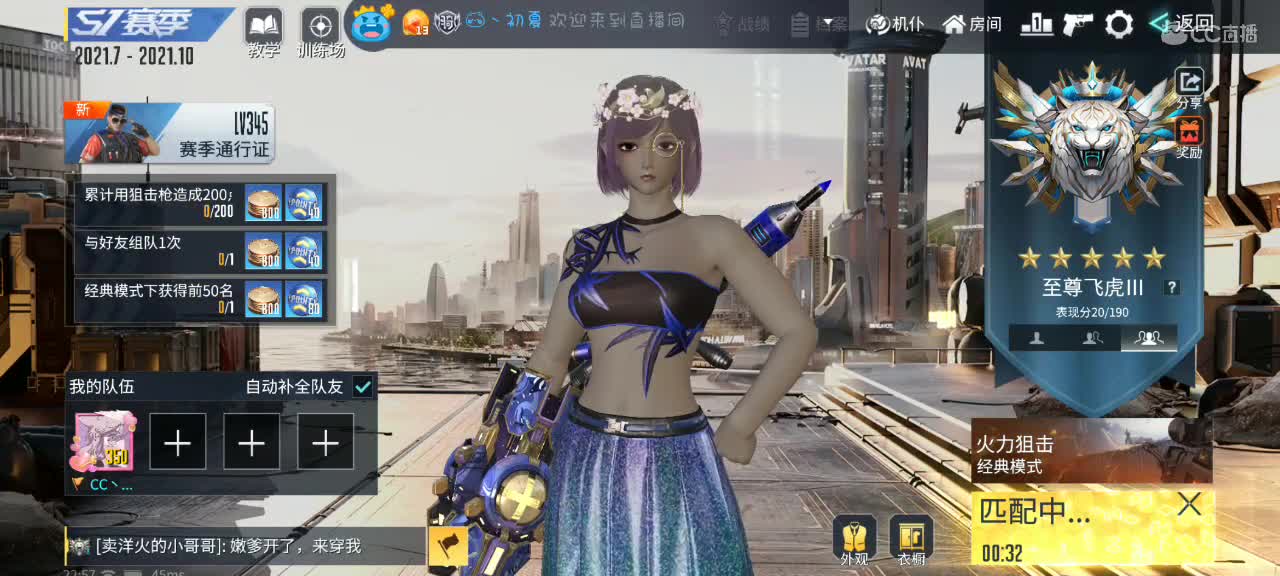1280x576 pixels.
Task: Select the 火力狙击 经典模式 mode panel
Action: coord(1091,453)
